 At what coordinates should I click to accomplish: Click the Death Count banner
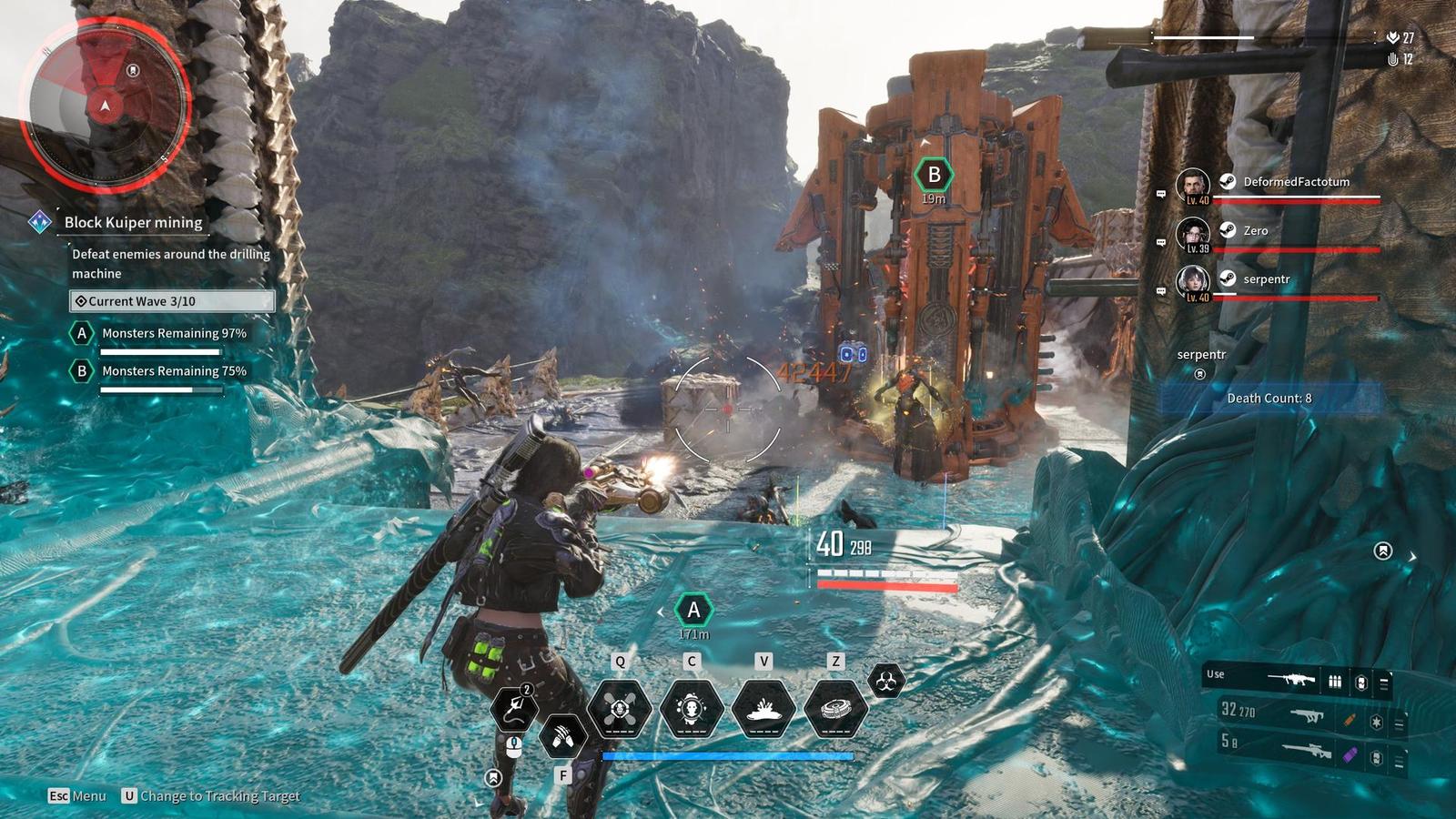pos(1269,399)
